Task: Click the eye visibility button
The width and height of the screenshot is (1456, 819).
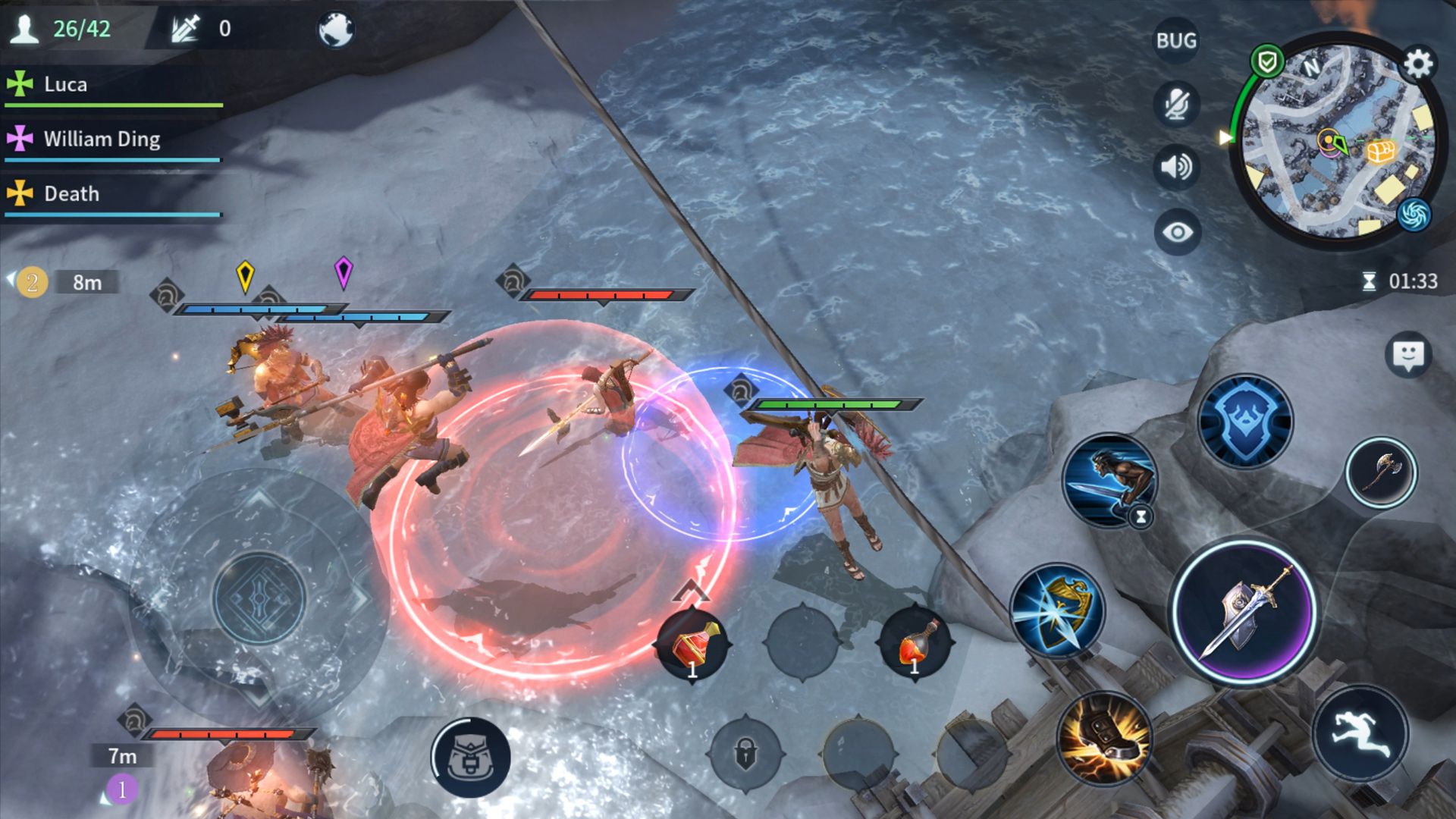Action: (x=1176, y=232)
